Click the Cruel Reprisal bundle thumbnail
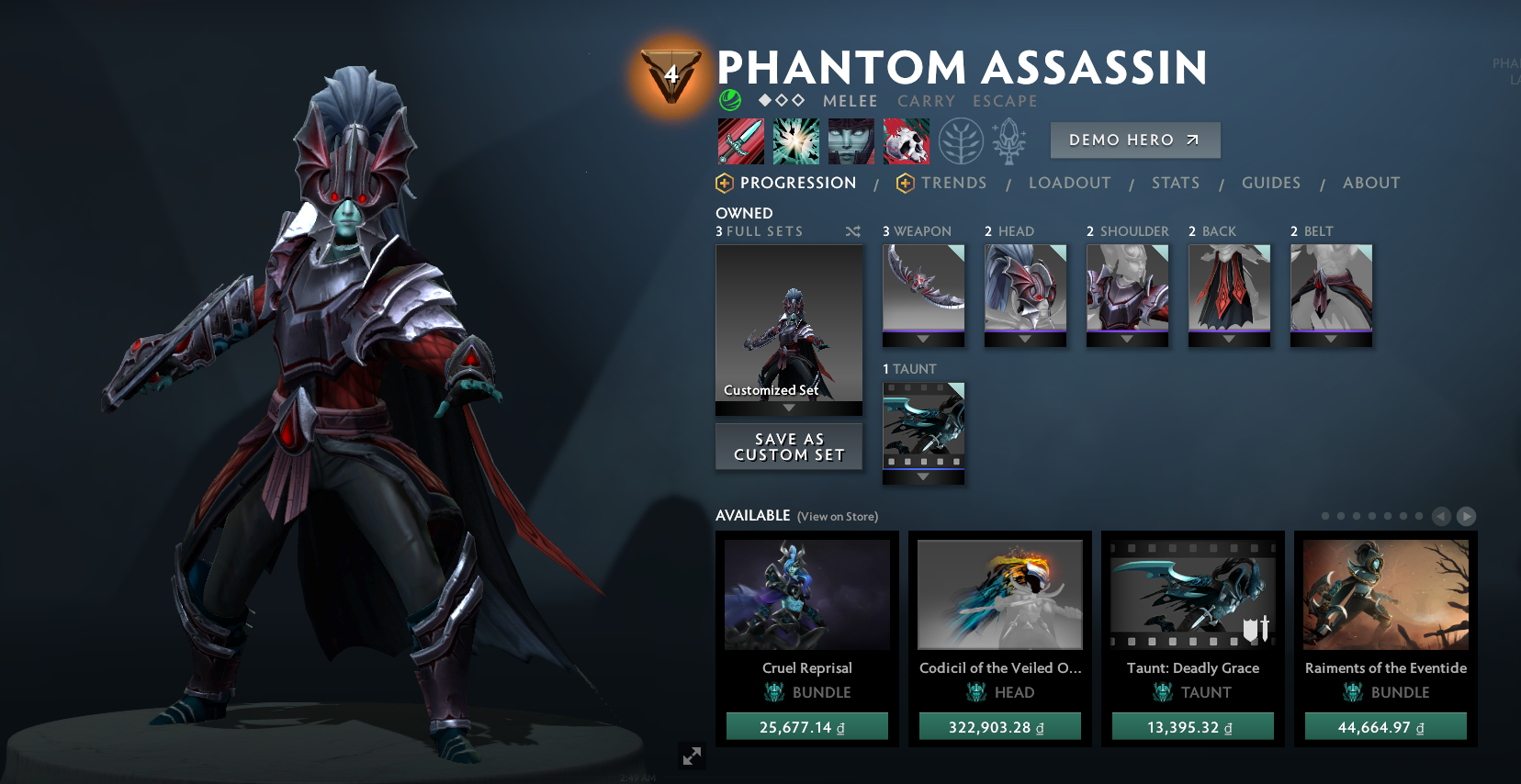This screenshot has height=784, width=1521. click(807, 595)
